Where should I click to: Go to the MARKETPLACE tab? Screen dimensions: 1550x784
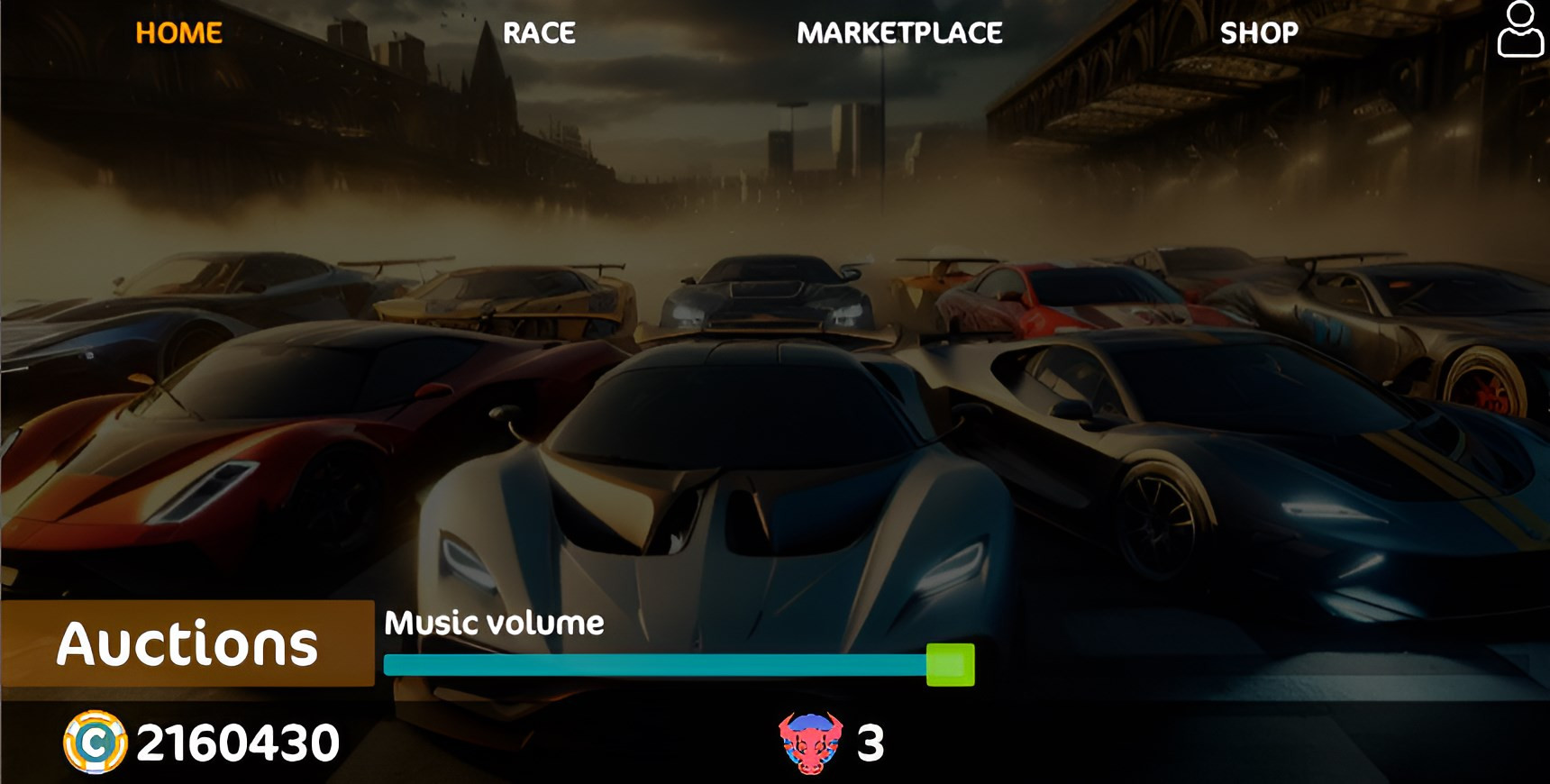[899, 33]
